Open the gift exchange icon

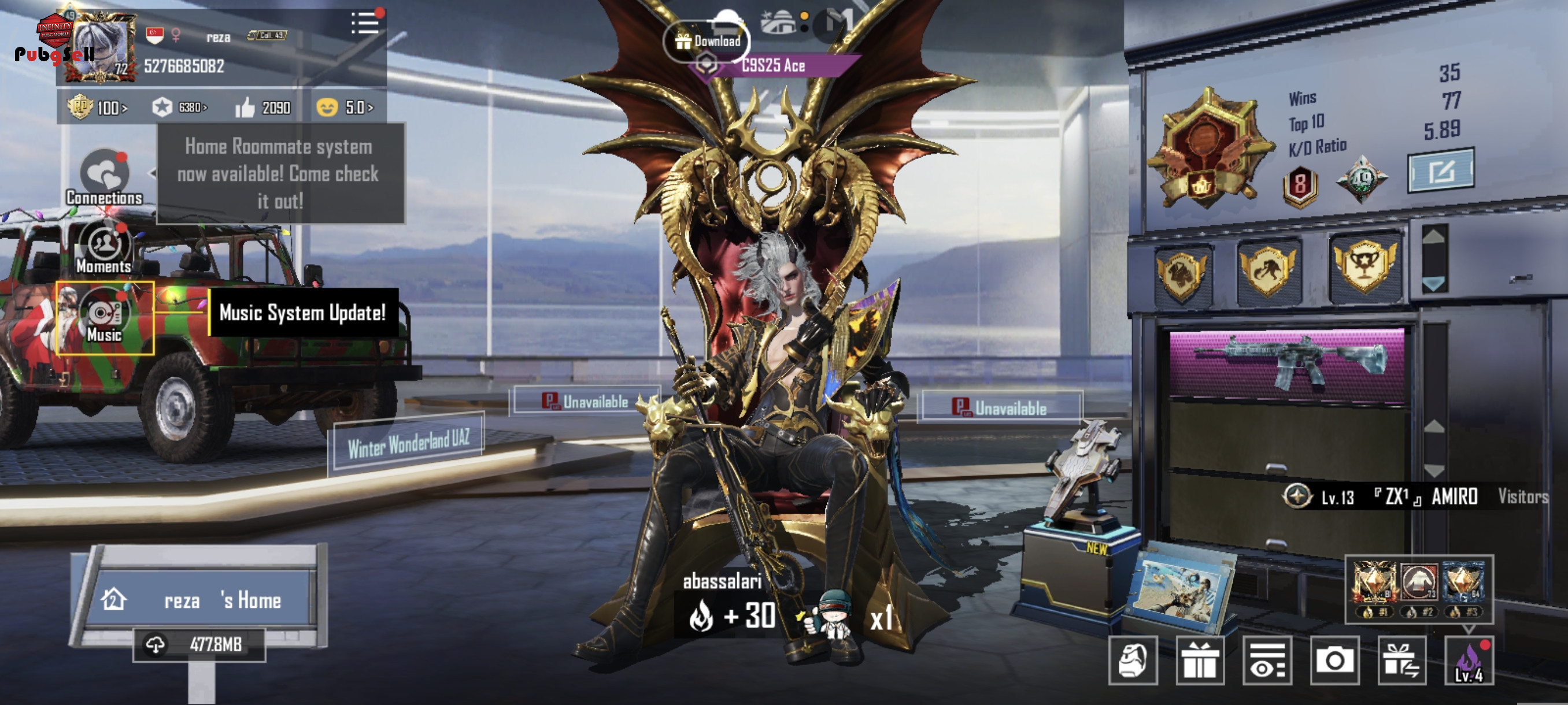(1401, 661)
